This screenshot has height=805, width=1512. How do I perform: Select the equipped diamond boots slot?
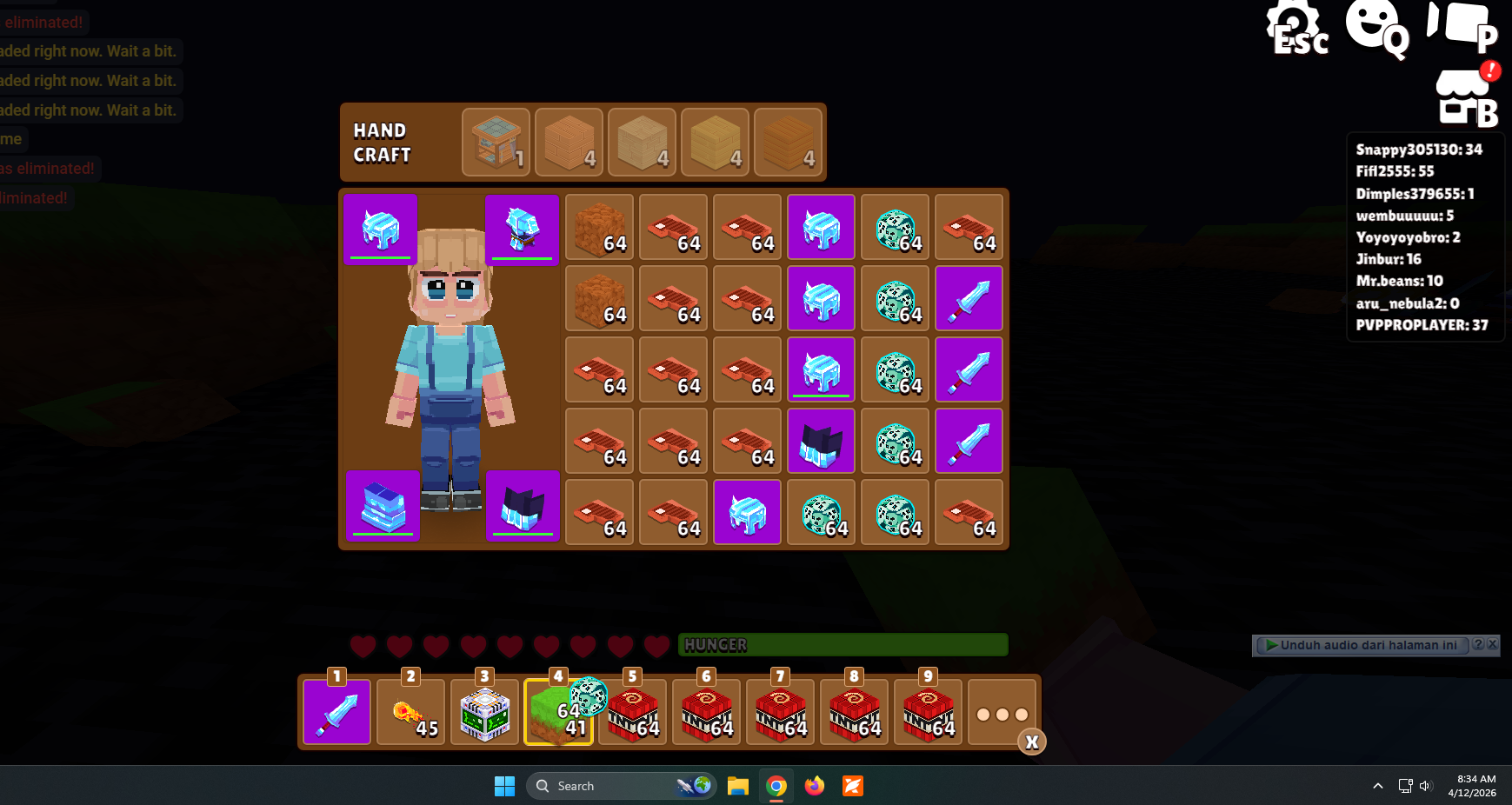pos(523,506)
